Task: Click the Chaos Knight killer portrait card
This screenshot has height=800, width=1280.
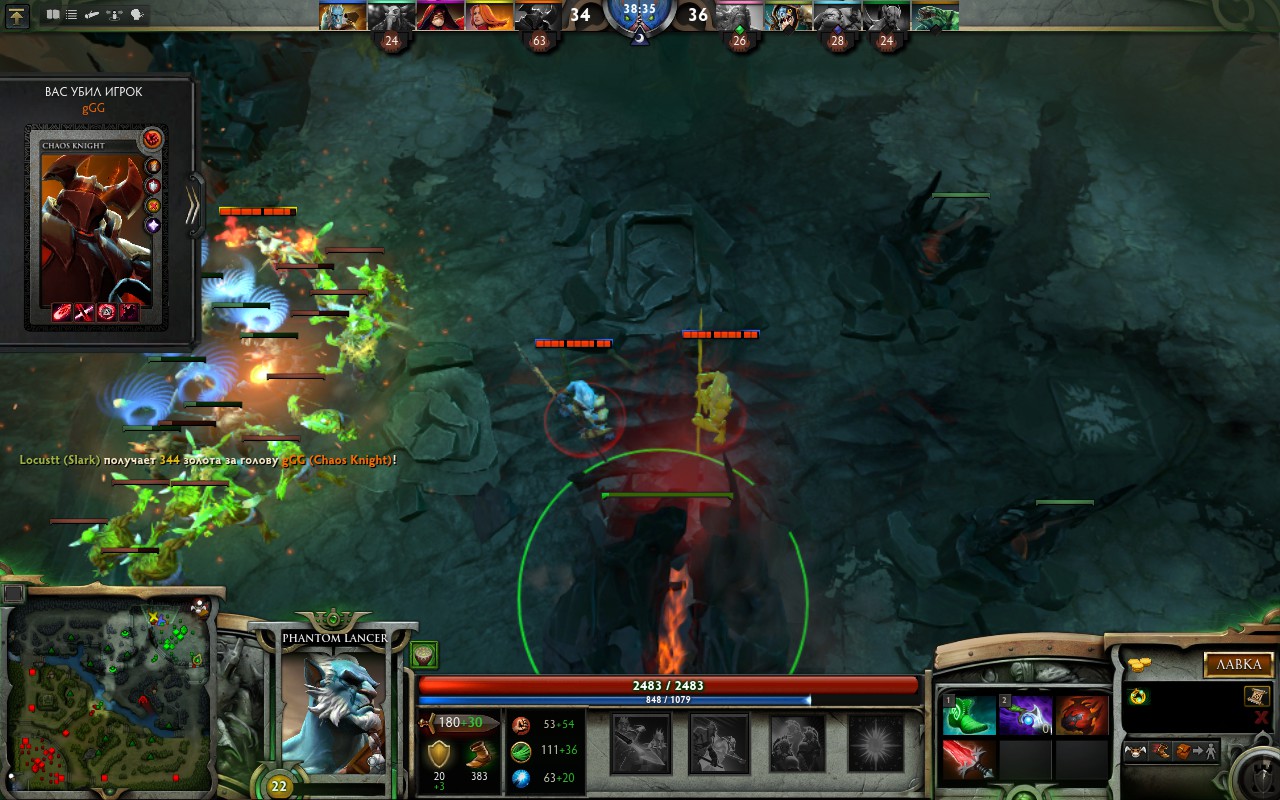Action: (x=97, y=220)
